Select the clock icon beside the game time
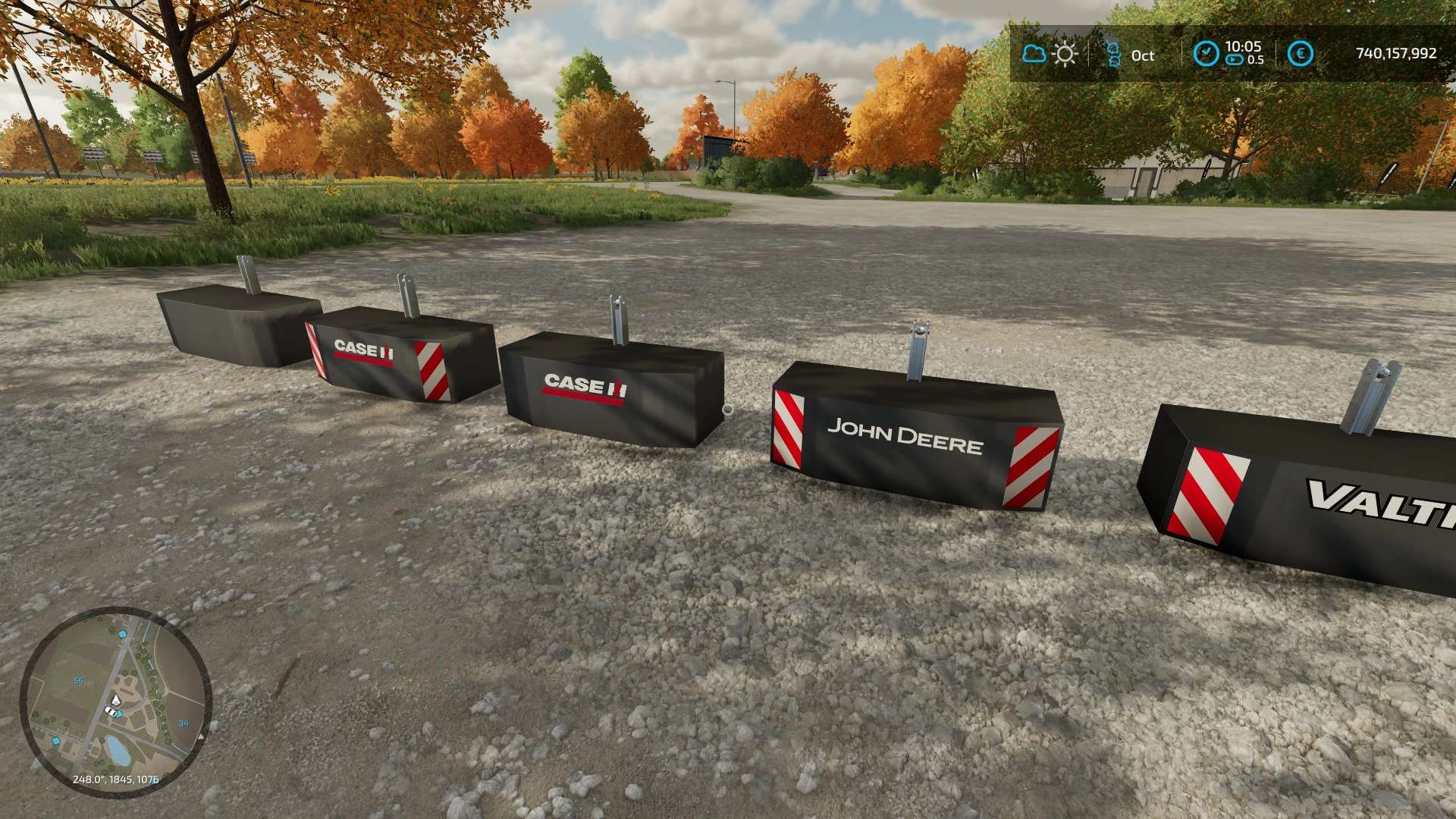1456x819 pixels. [1206, 54]
